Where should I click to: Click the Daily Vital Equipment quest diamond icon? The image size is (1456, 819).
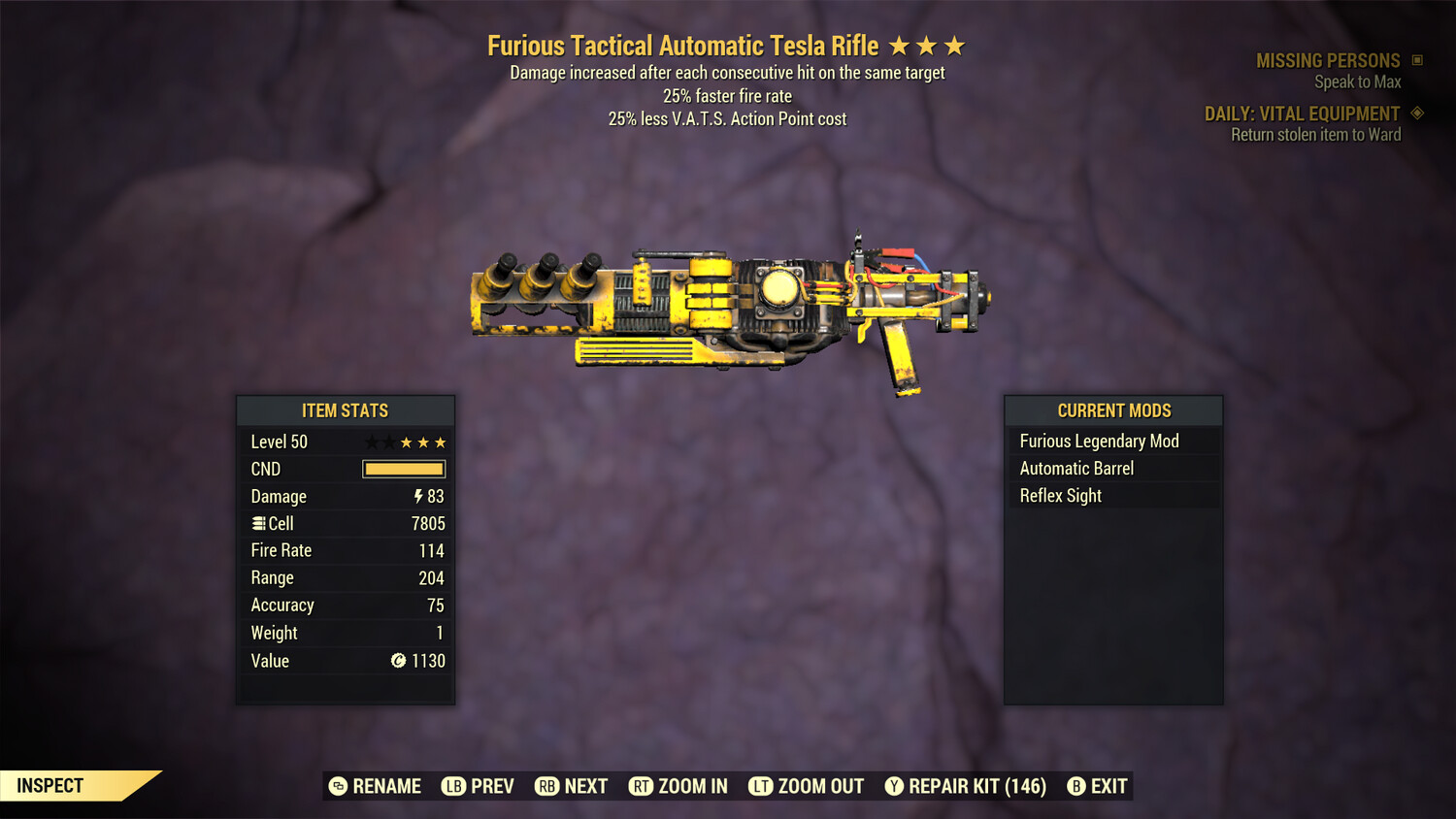pos(1418,113)
